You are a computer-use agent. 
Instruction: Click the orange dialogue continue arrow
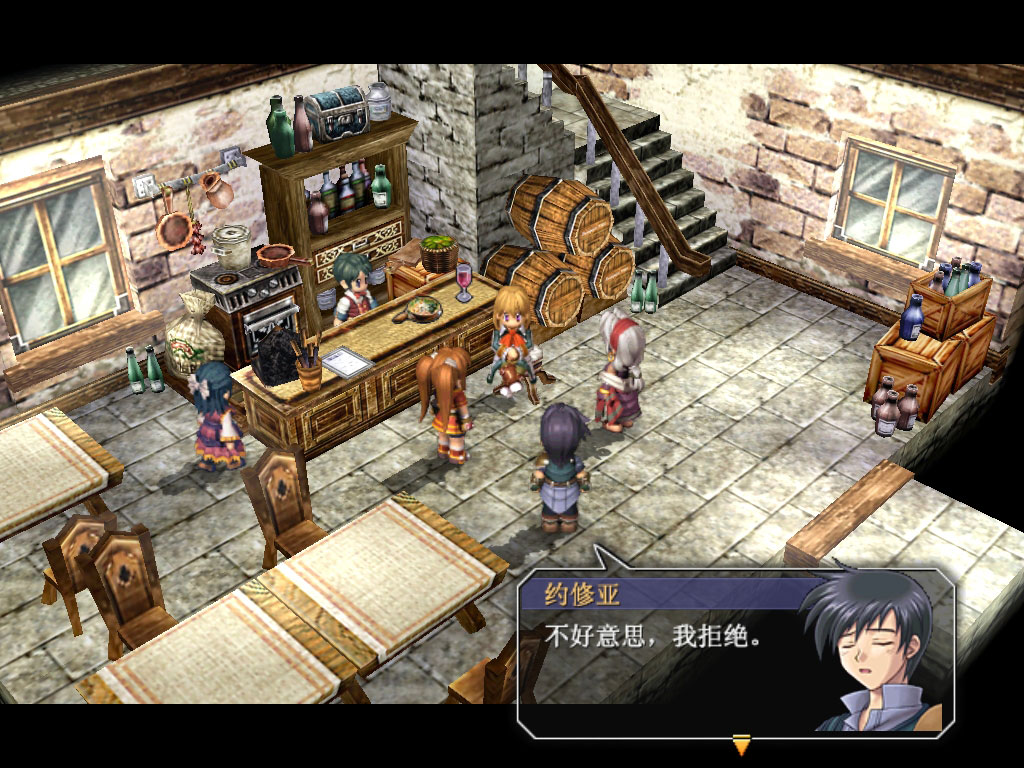(741, 744)
